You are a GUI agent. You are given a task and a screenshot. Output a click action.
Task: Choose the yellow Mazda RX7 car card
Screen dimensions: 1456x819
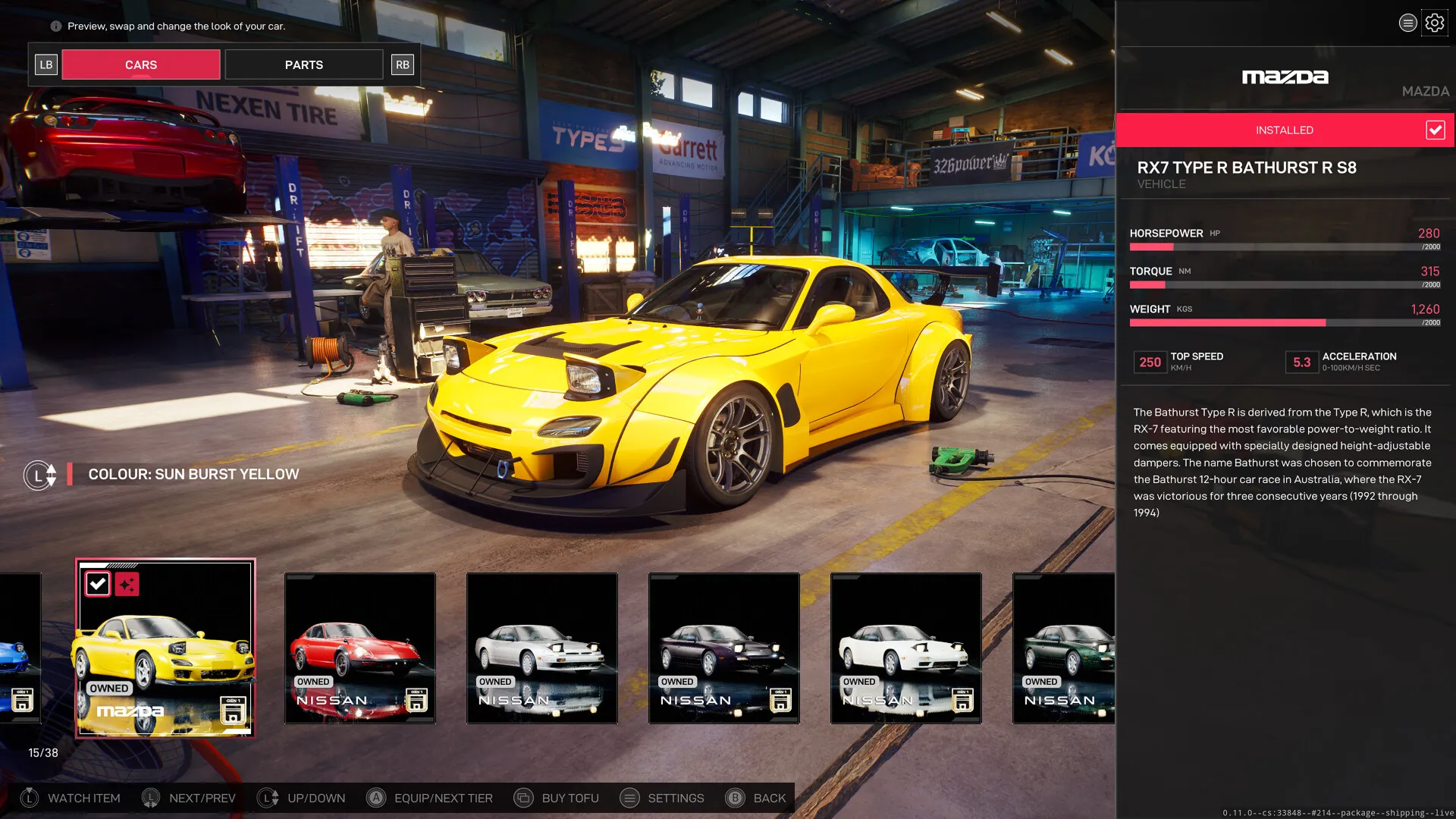[x=165, y=648]
